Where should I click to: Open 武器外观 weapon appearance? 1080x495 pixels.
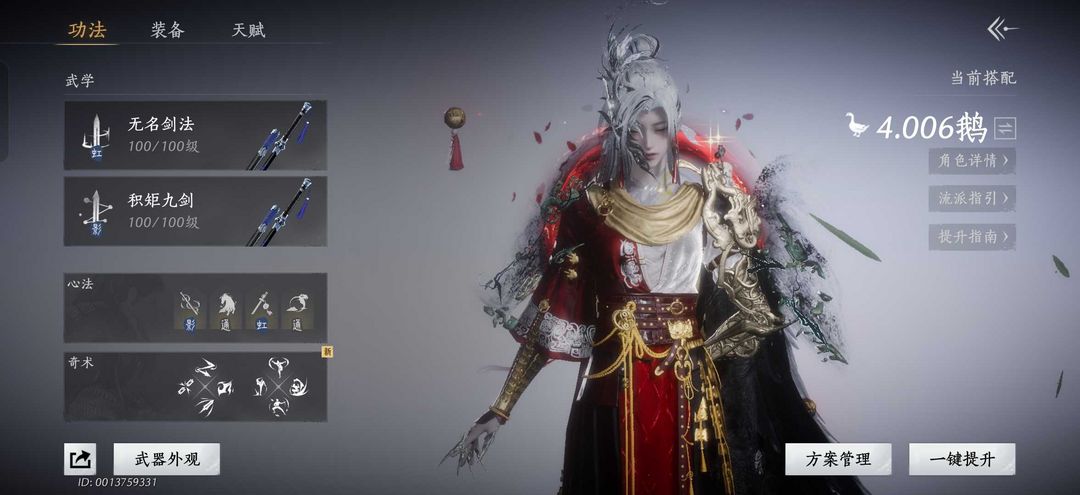coord(167,459)
